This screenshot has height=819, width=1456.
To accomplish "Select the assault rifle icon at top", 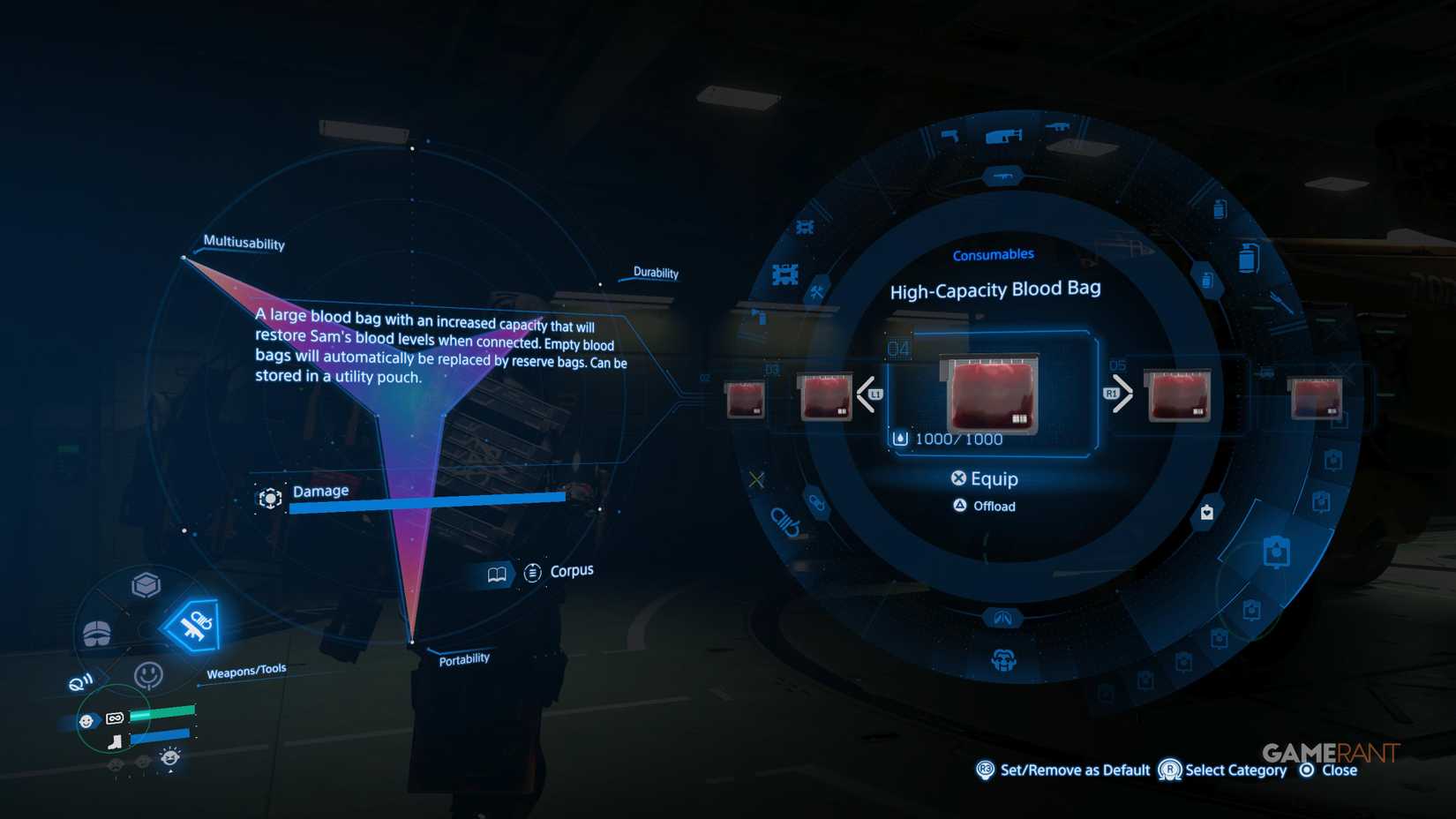I will [x=1057, y=126].
